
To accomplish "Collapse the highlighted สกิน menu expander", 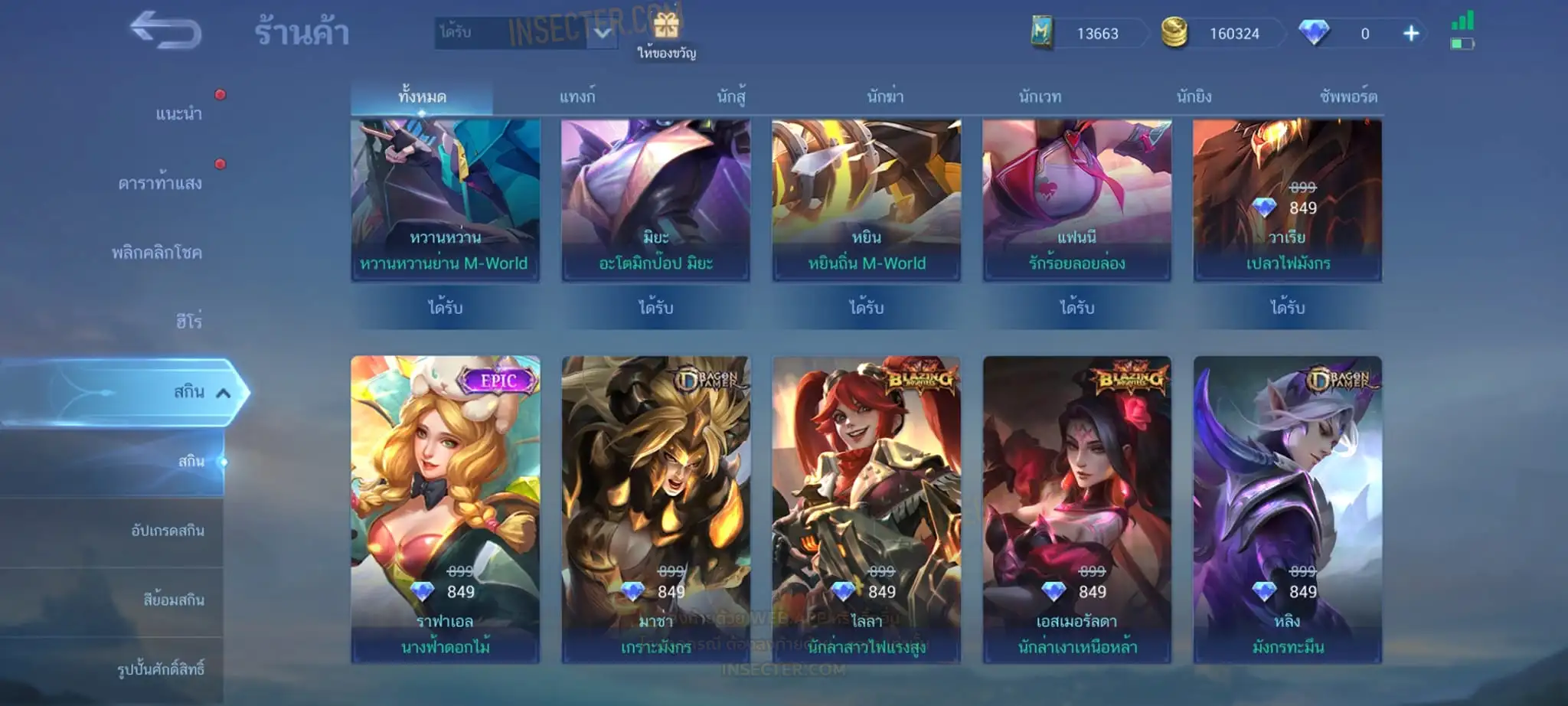I will 223,393.
